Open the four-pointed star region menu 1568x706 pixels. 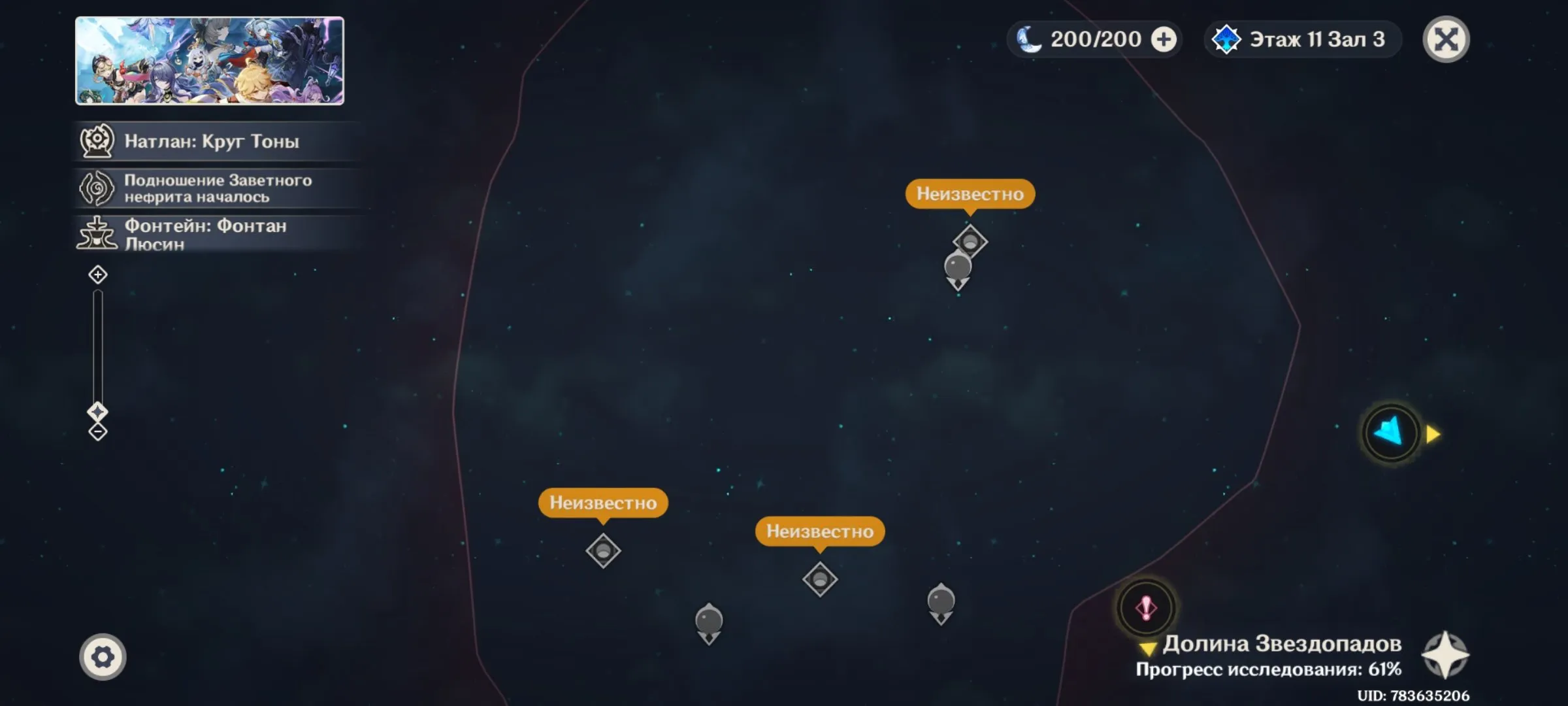point(1445,655)
